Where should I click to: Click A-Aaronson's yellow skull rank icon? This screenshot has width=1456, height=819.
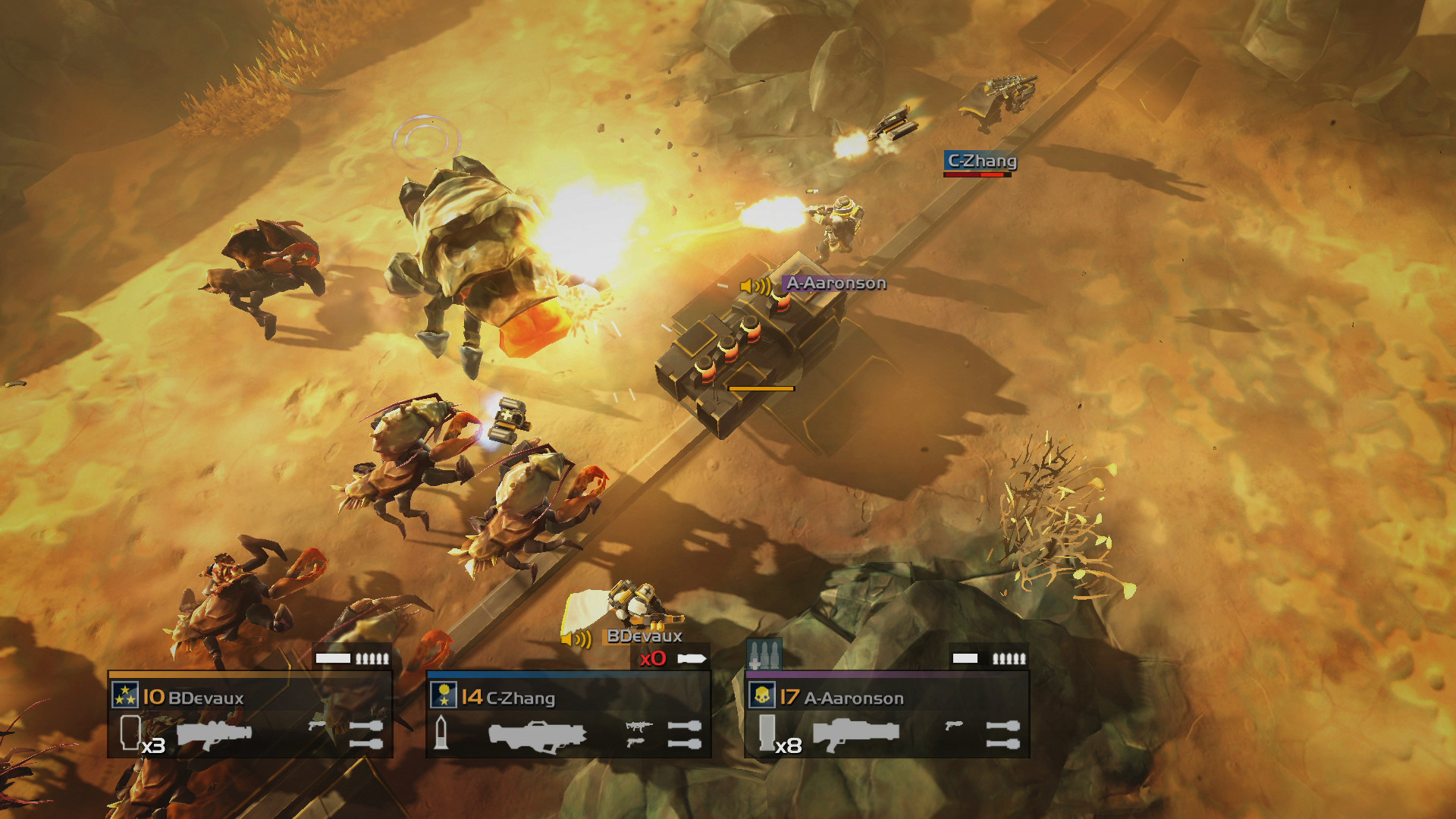pyautogui.click(x=762, y=695)
